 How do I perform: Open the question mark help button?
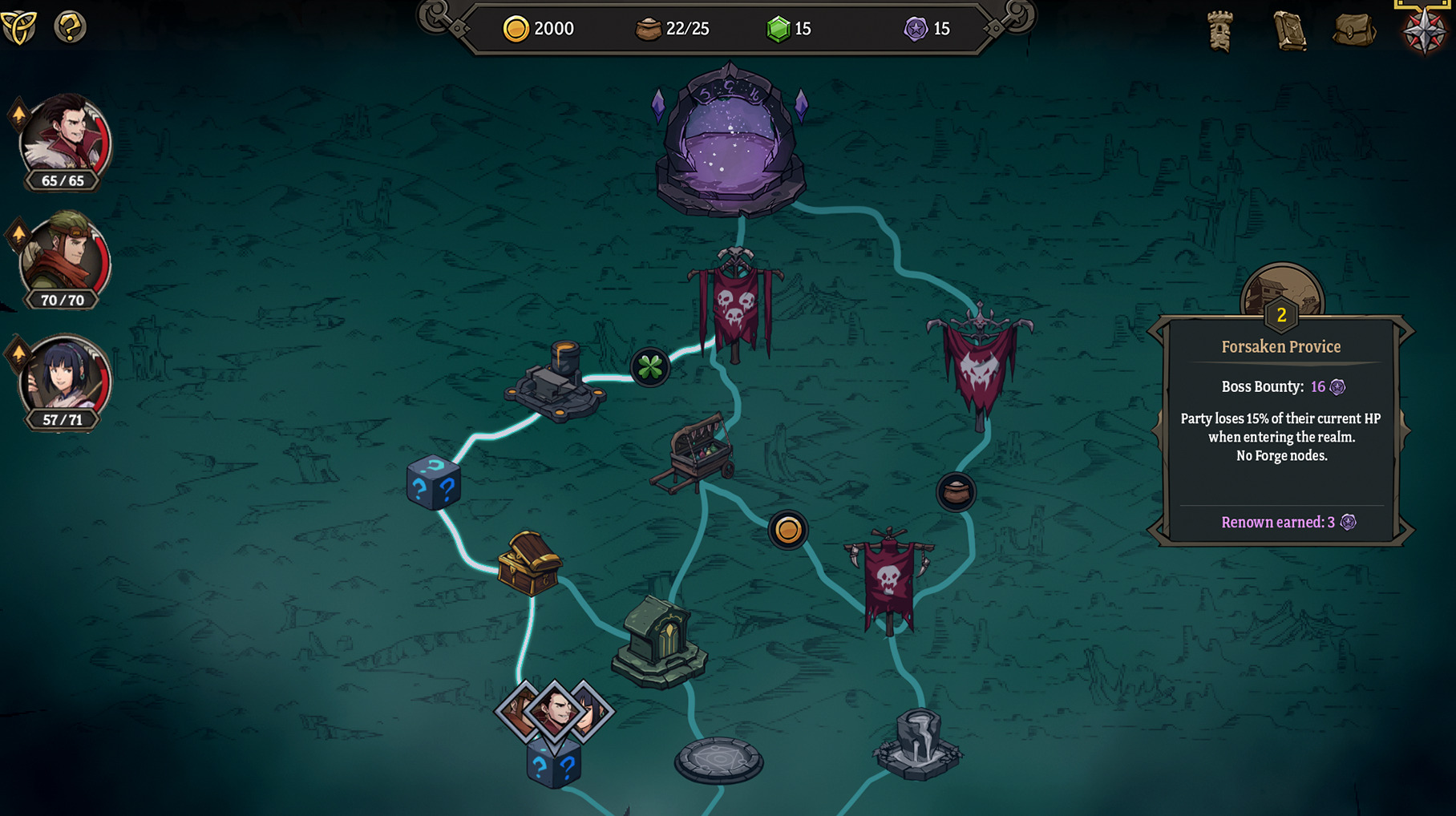tap(70, 27)
